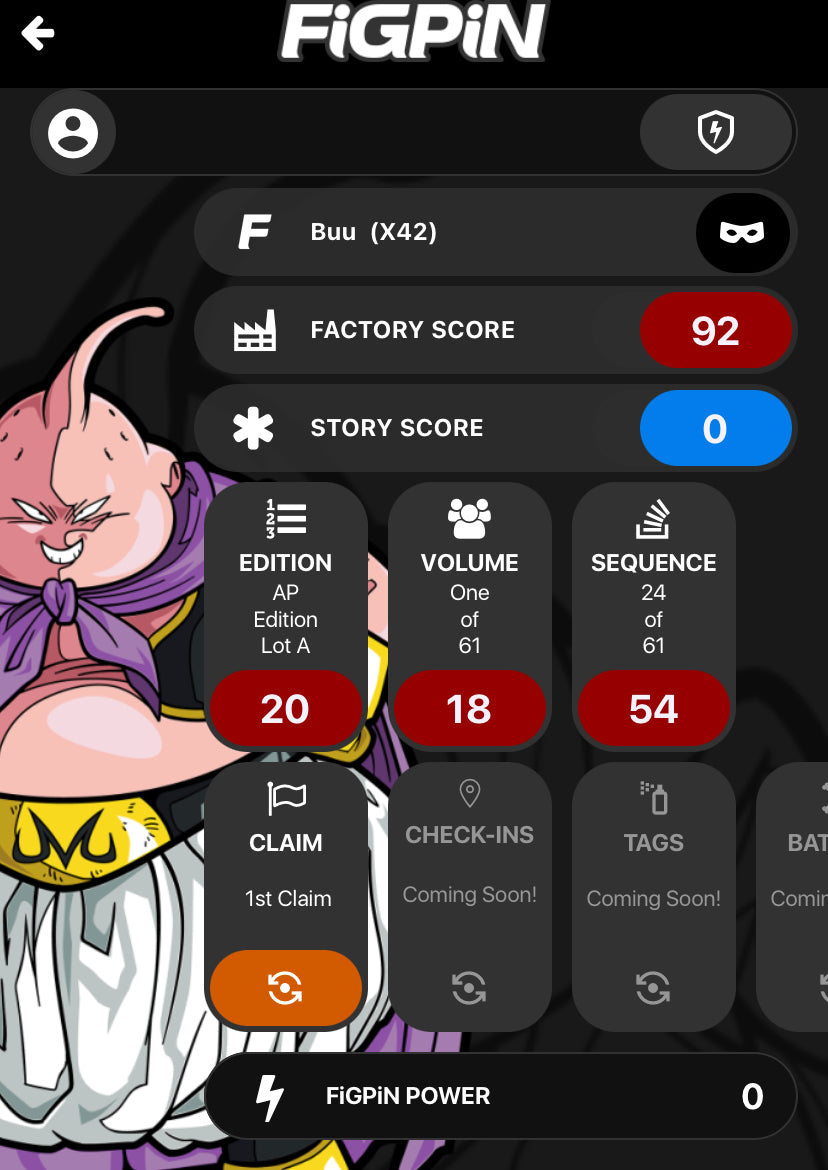
Task: Refresh the claim with the orange button
Action: coord(285,988)
